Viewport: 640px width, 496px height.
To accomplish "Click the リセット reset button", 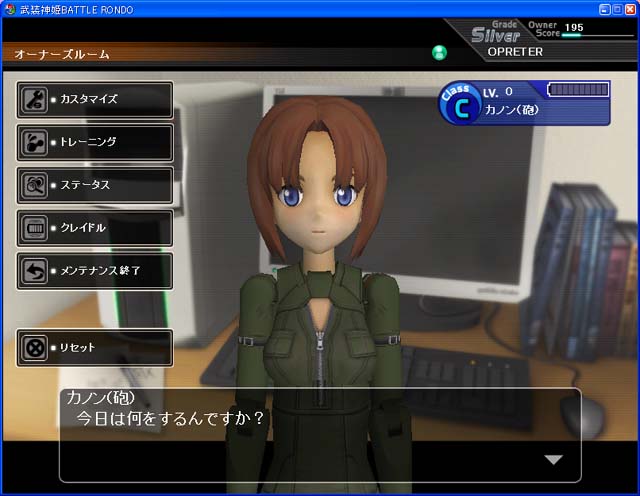I will [x=95, y=348].
